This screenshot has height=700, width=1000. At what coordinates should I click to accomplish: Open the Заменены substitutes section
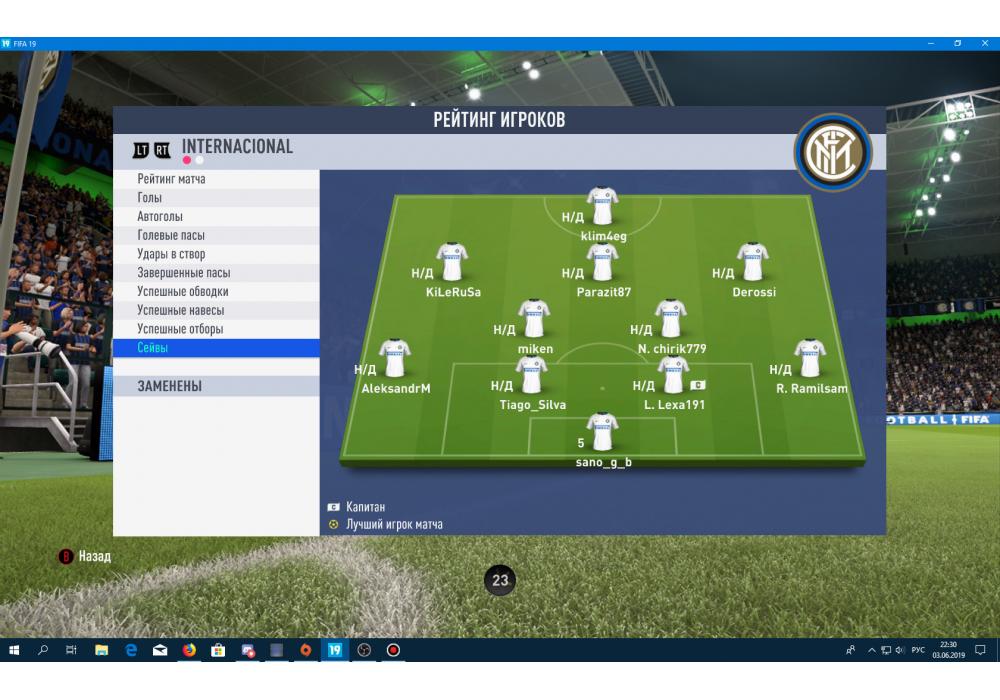tap(216, 386)
